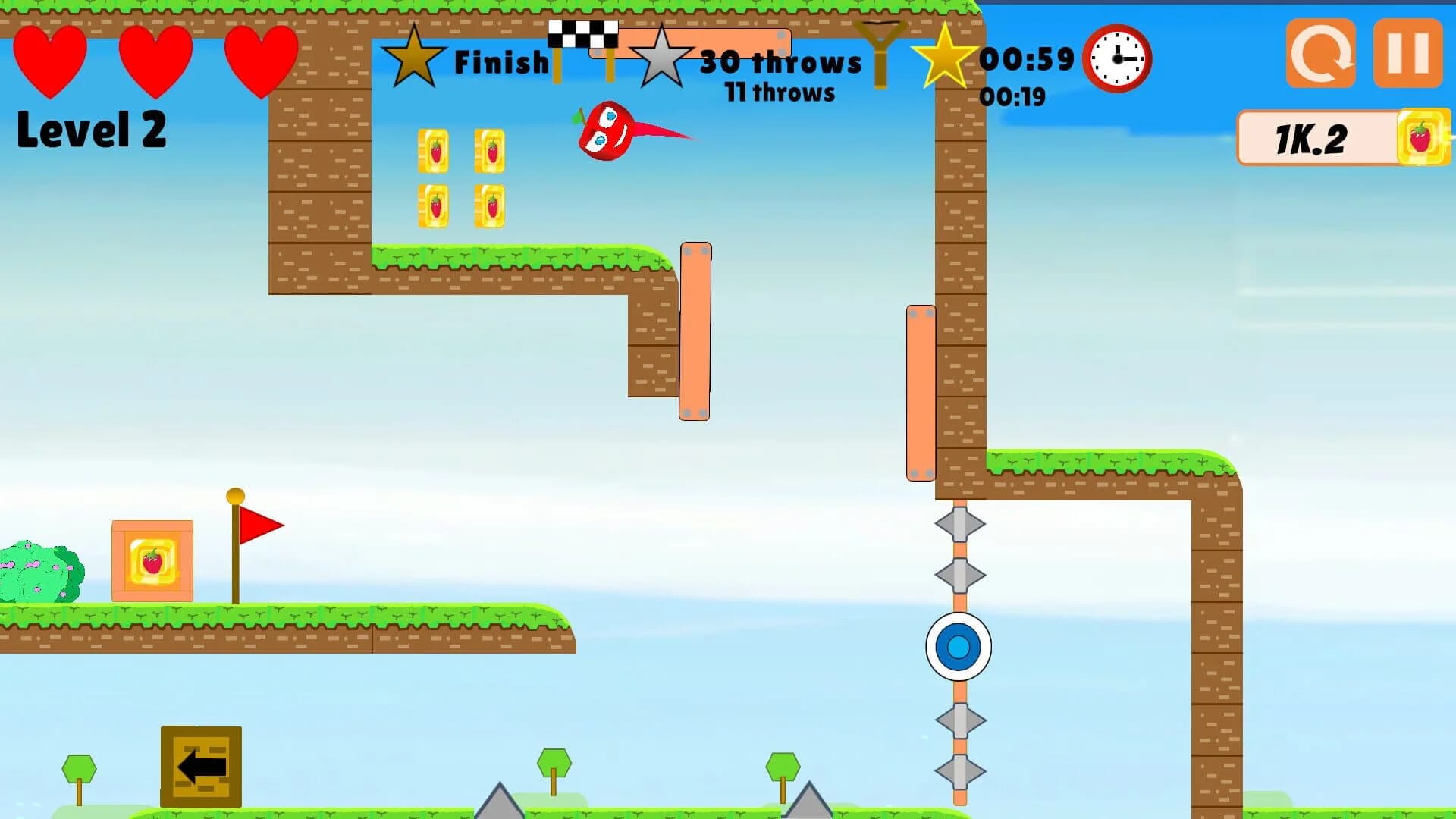Click the checkered finish flag banner
Viewport: 1456px width, 819px height.
coord(584,34)
